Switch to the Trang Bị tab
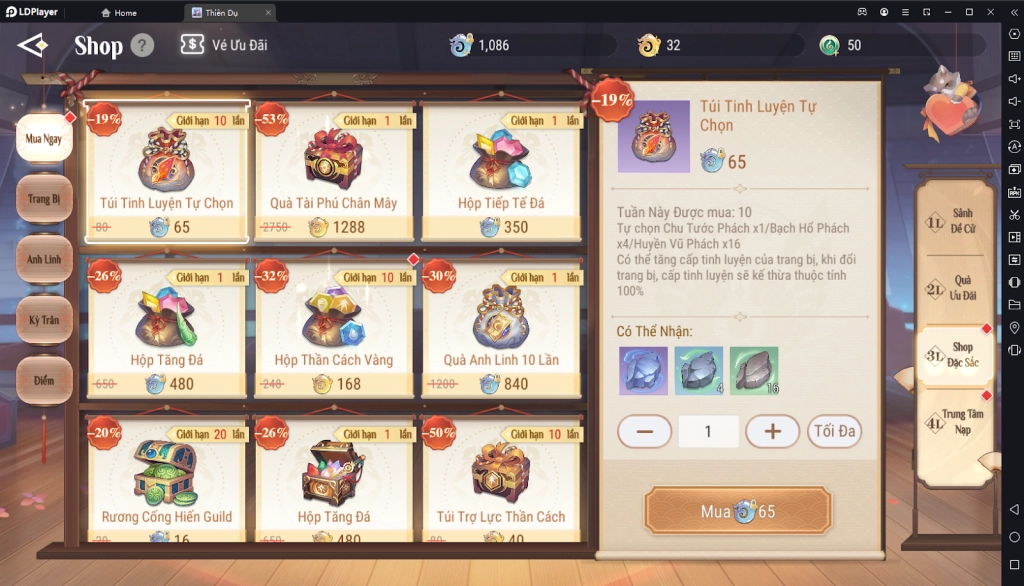 point(44,199)
